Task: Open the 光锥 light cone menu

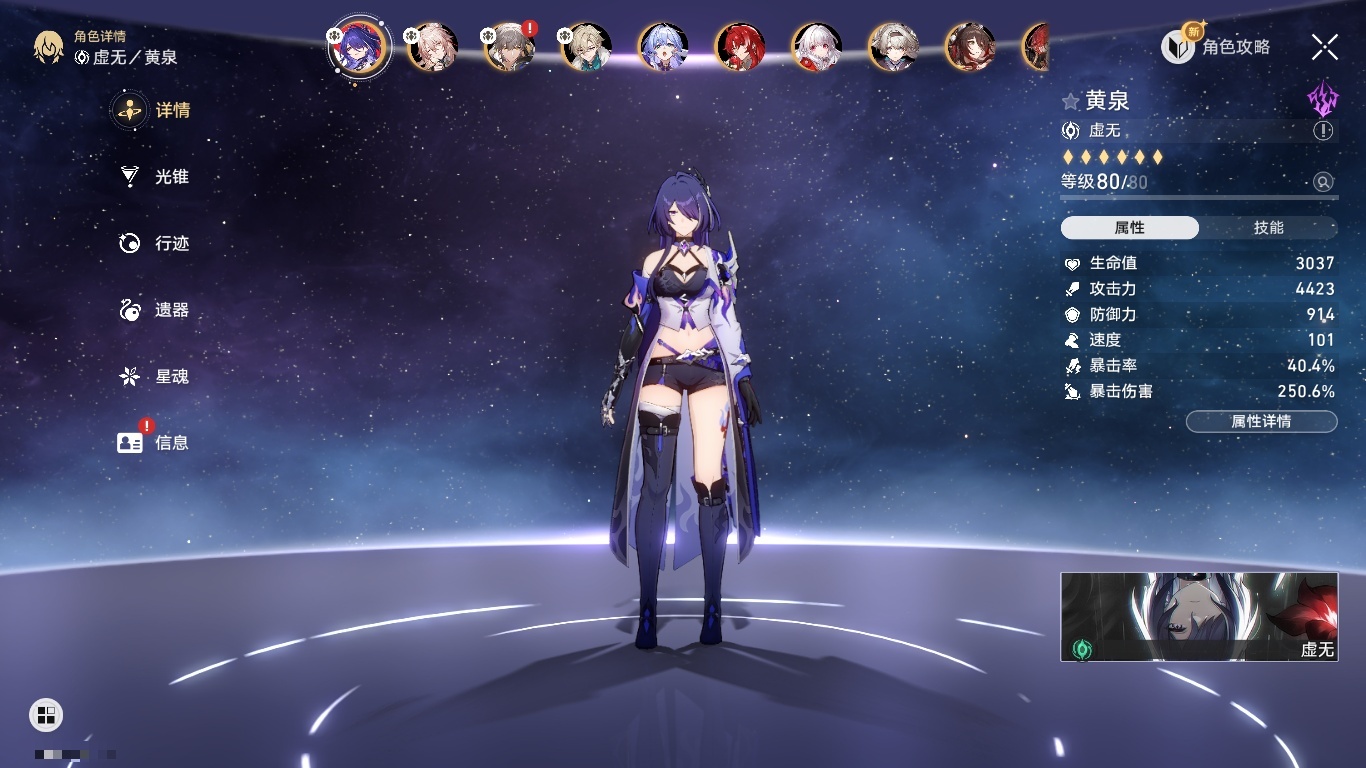Action: click(154, 177)
